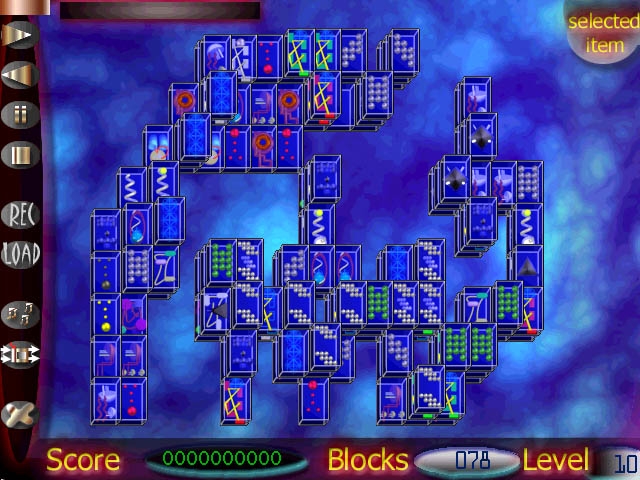Activate the REC button
Screen dimensions: 640x480
point(20,213)
